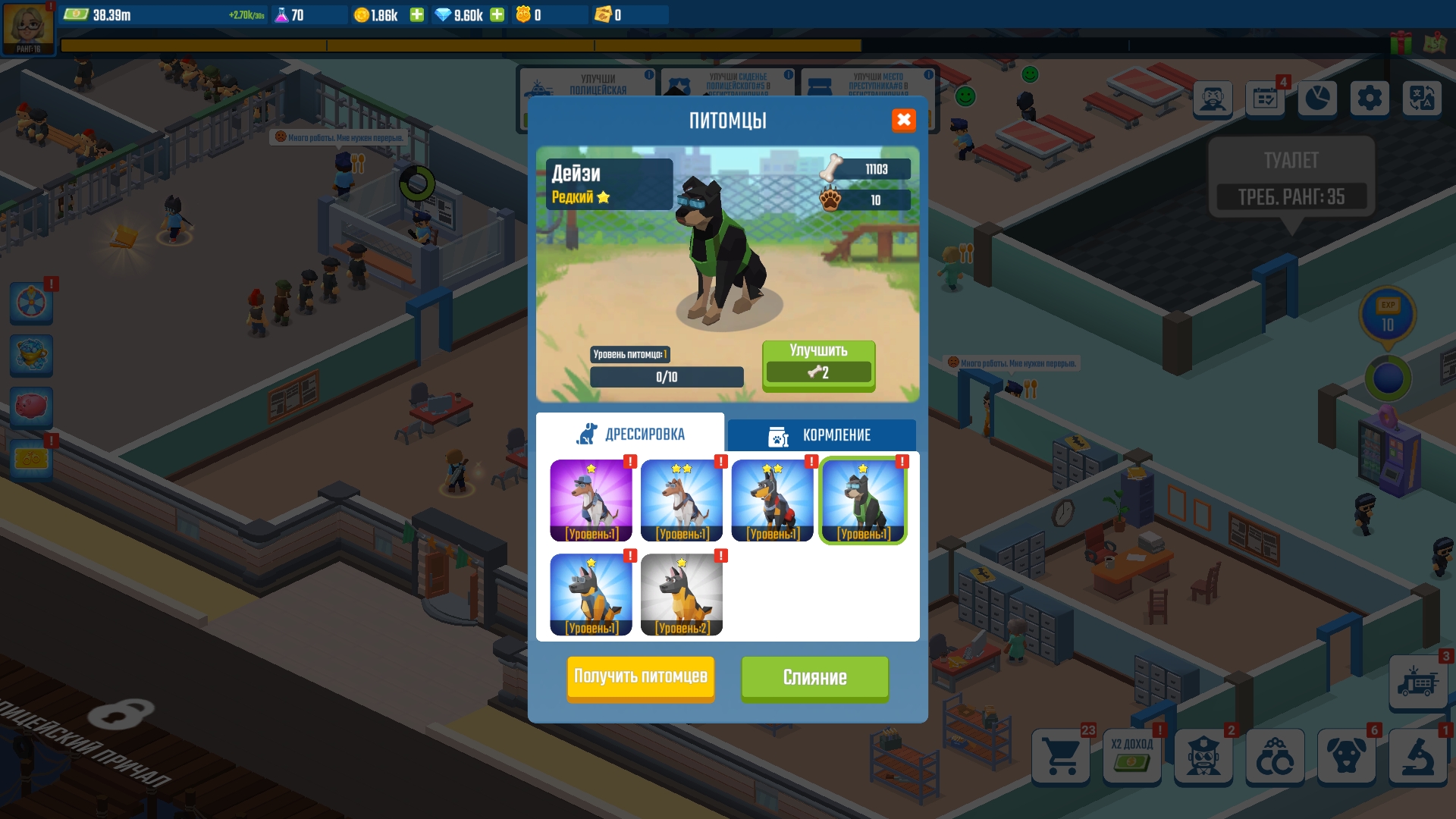
Task: Open the settings gear icon
Action: coord(1370,98)
